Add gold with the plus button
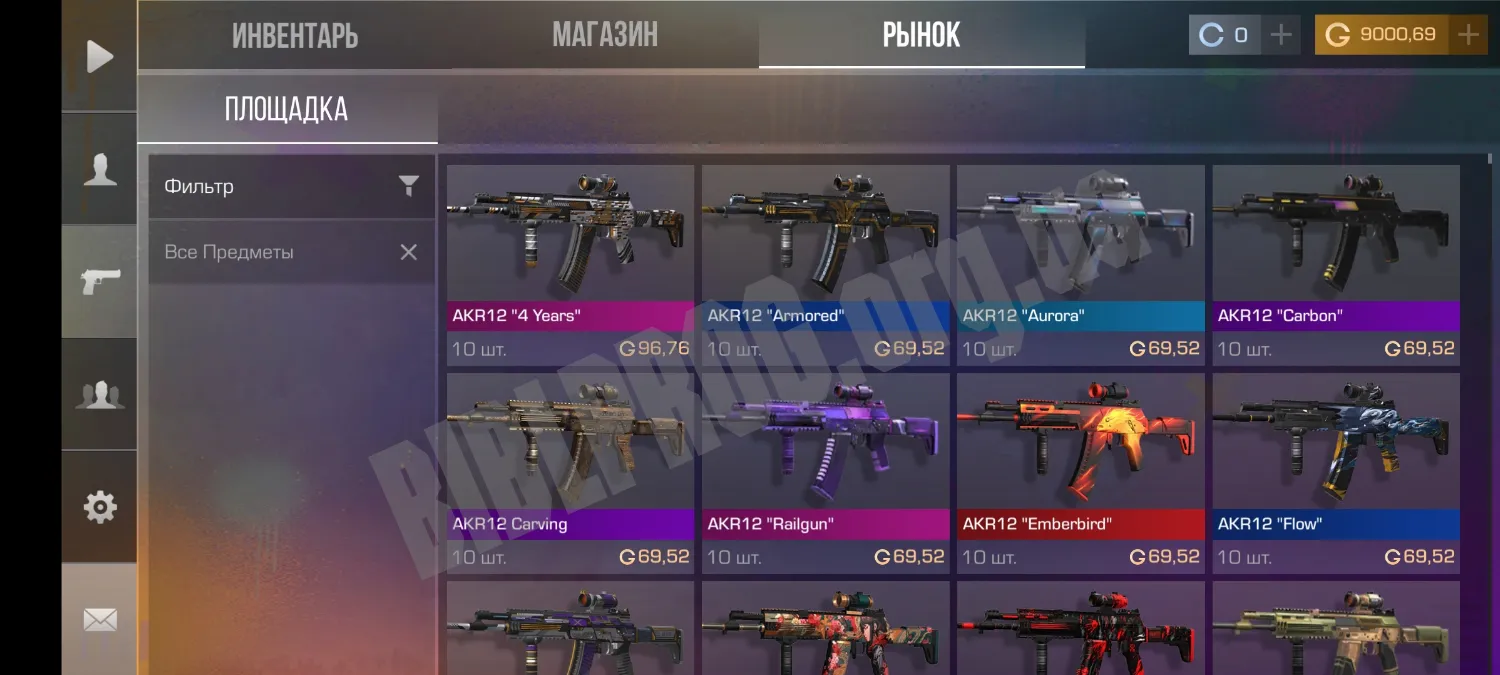This screenshot has height=675, width=1500. pos(1468,35)
